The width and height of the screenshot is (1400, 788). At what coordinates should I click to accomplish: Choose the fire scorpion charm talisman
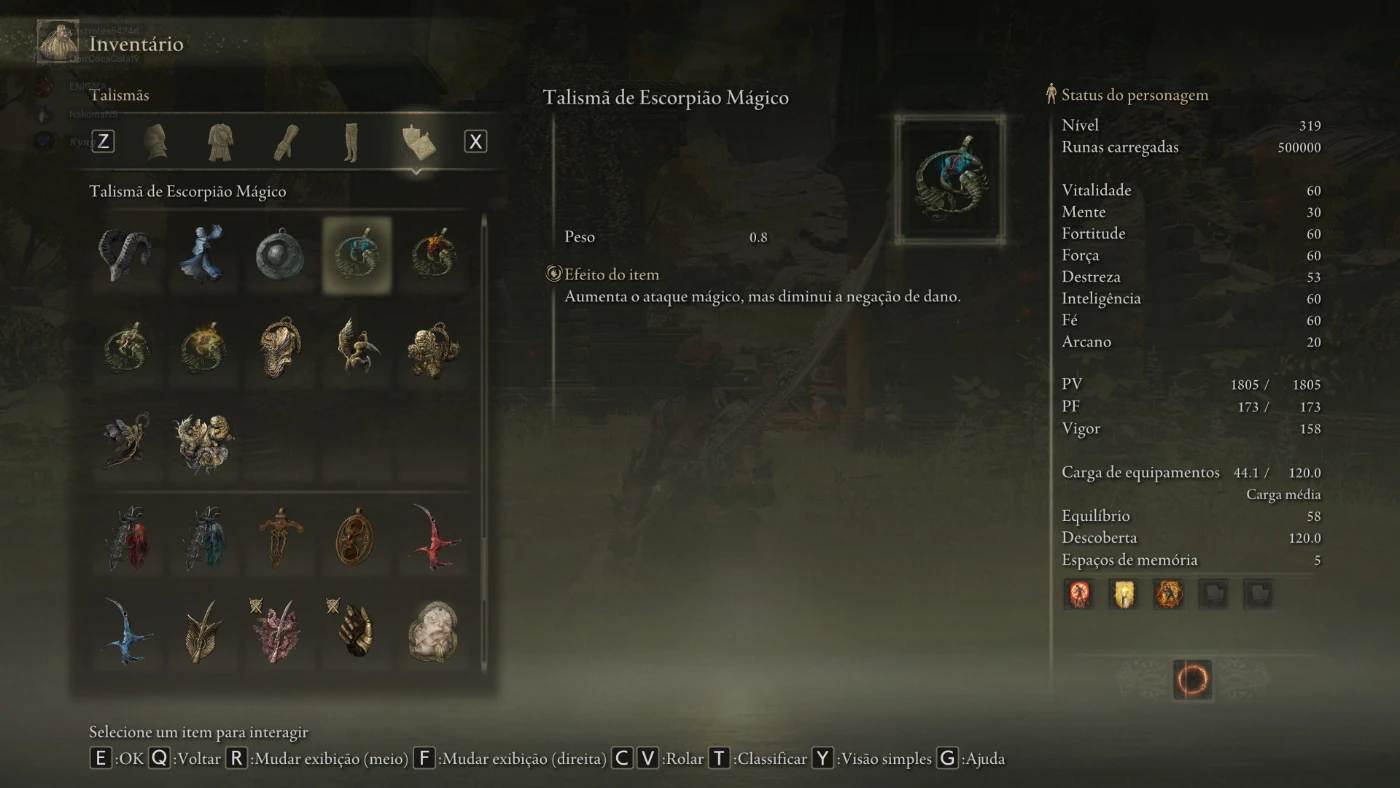[x=434, y=255]
